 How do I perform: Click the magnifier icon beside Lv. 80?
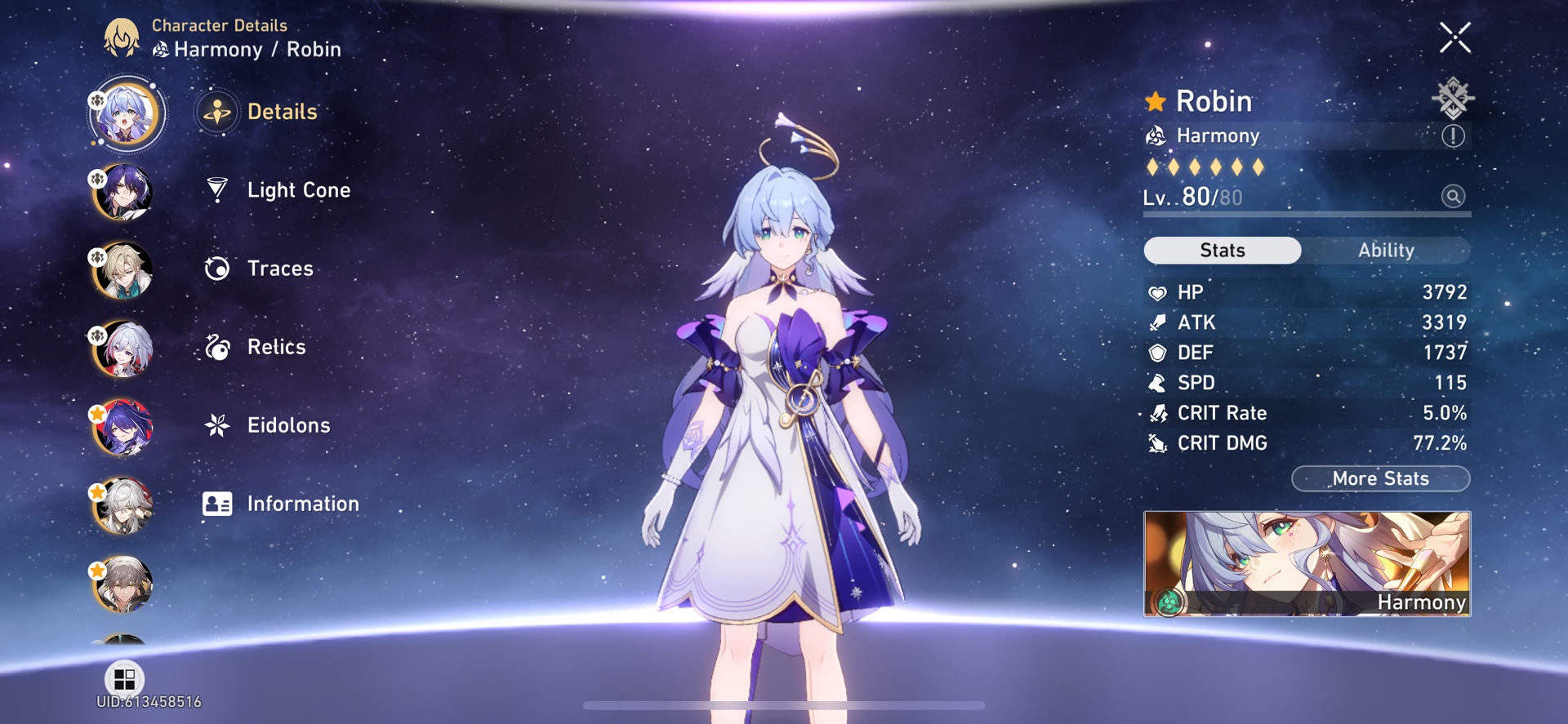[1452, 197]
